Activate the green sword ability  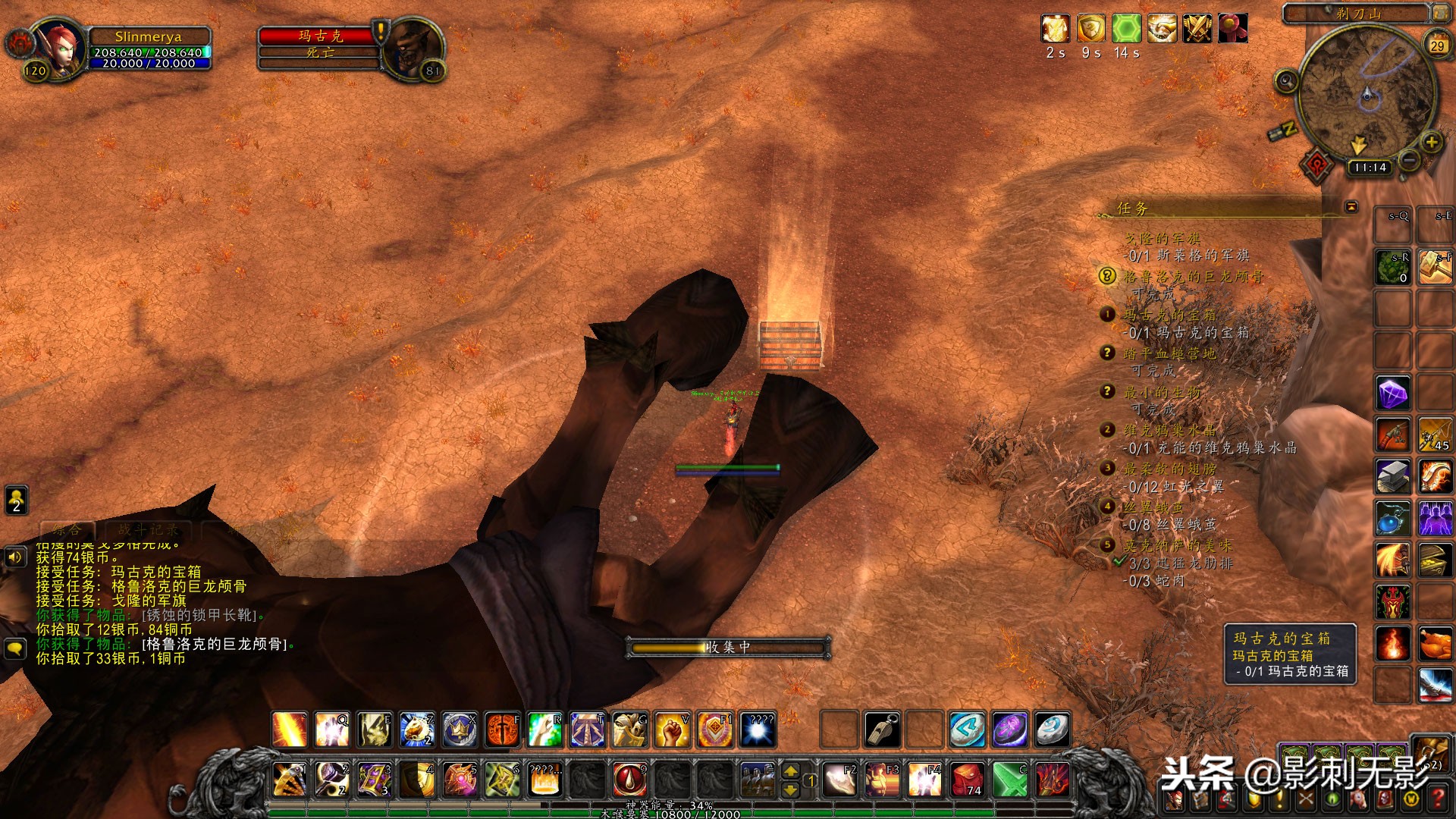coord(1010,779)
